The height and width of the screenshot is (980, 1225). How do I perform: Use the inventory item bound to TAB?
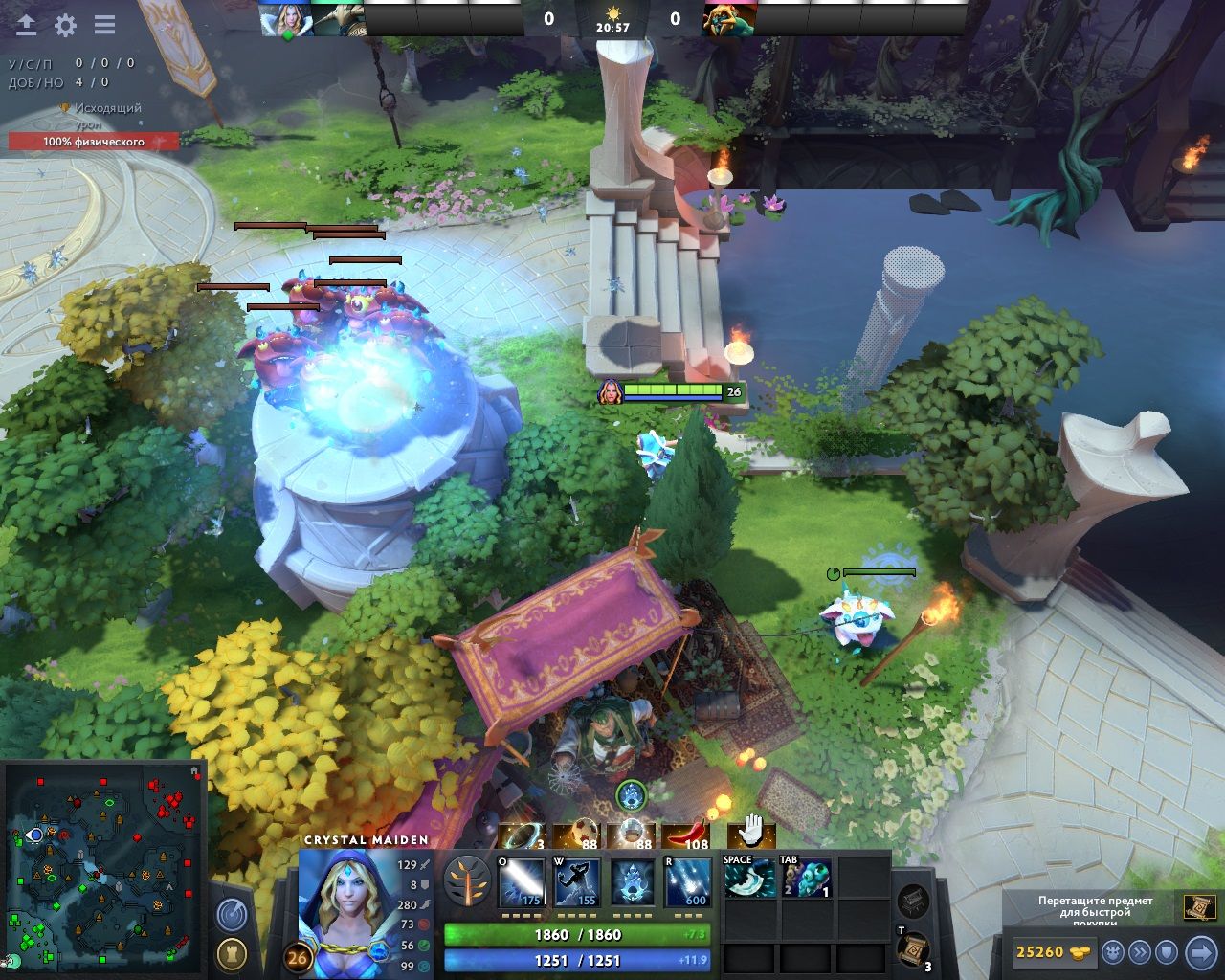806,879
